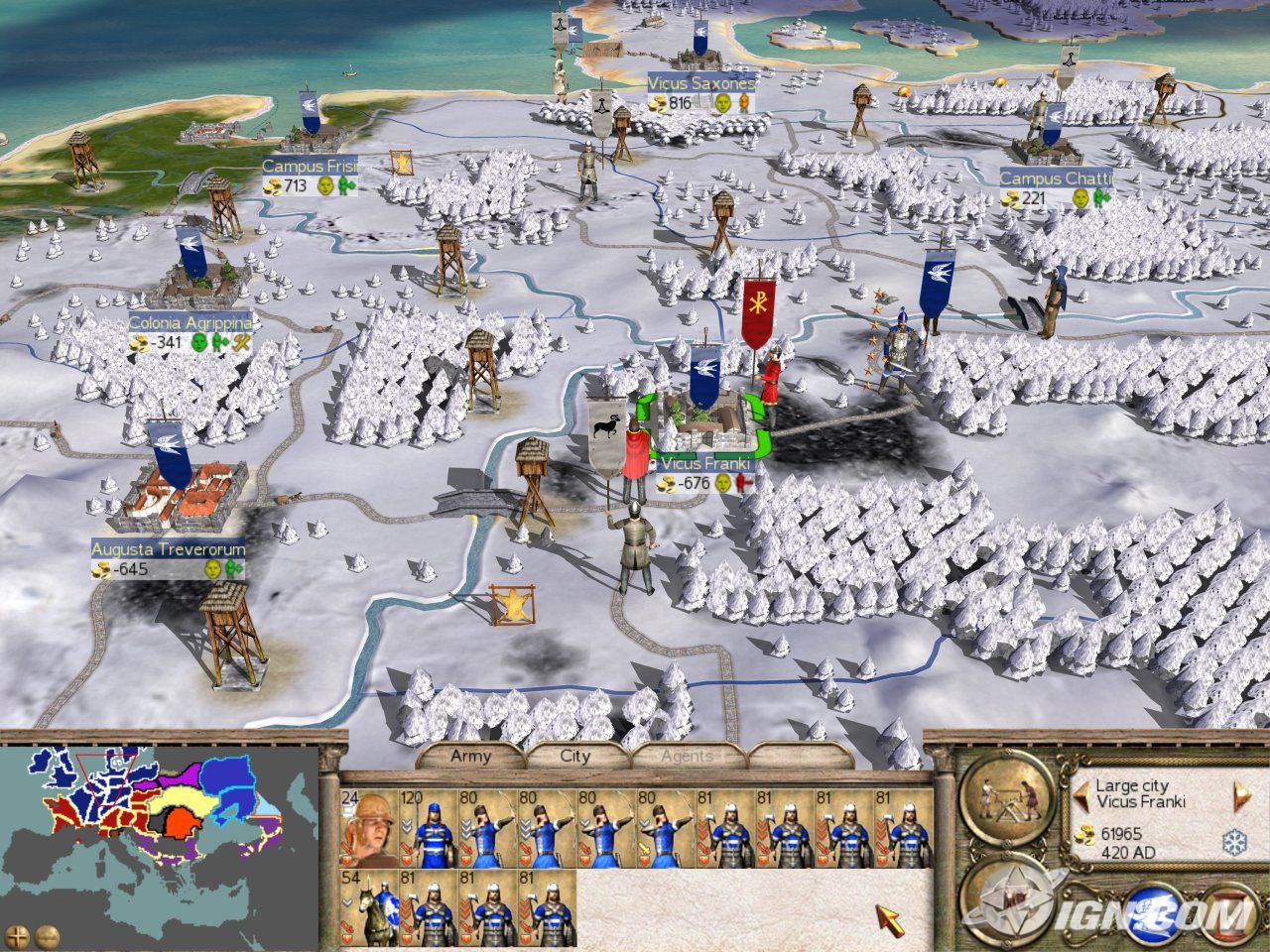Screen dimensions: 1270x952
Task: Cycle to the next settlement with right arrow
Action: coord(1240,792)
